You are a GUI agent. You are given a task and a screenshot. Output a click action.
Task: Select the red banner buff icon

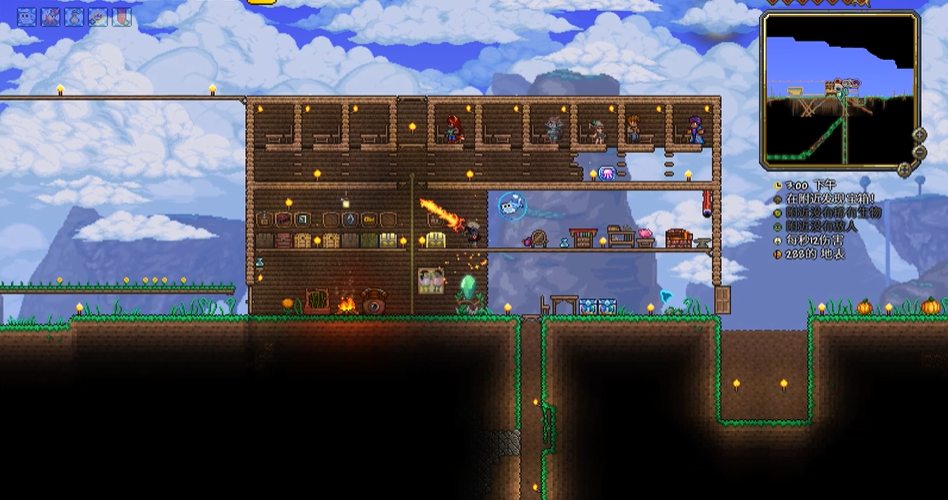click(122, 17)
